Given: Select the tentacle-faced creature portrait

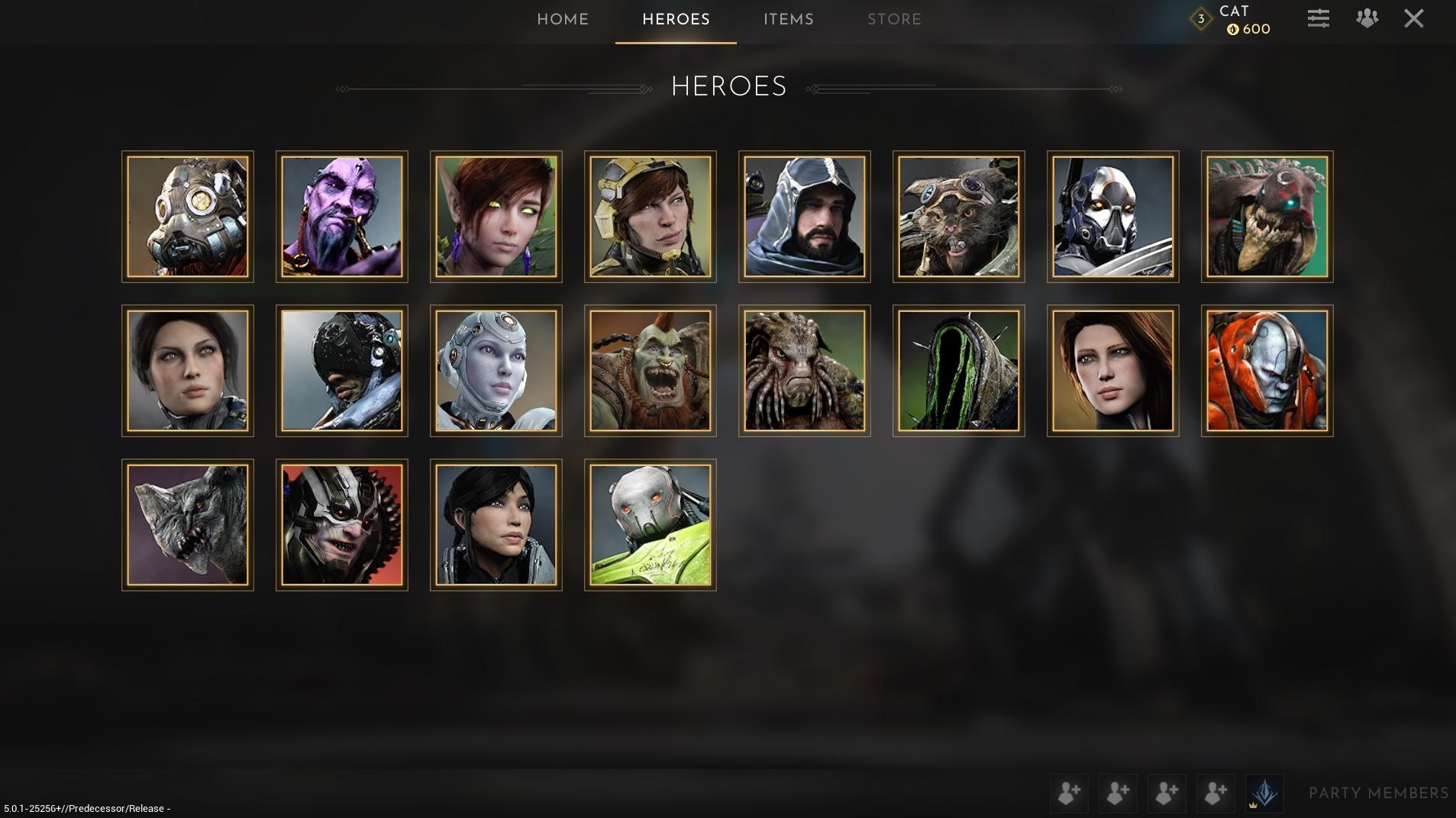Looking at the screenshot, I should [805, 371].
